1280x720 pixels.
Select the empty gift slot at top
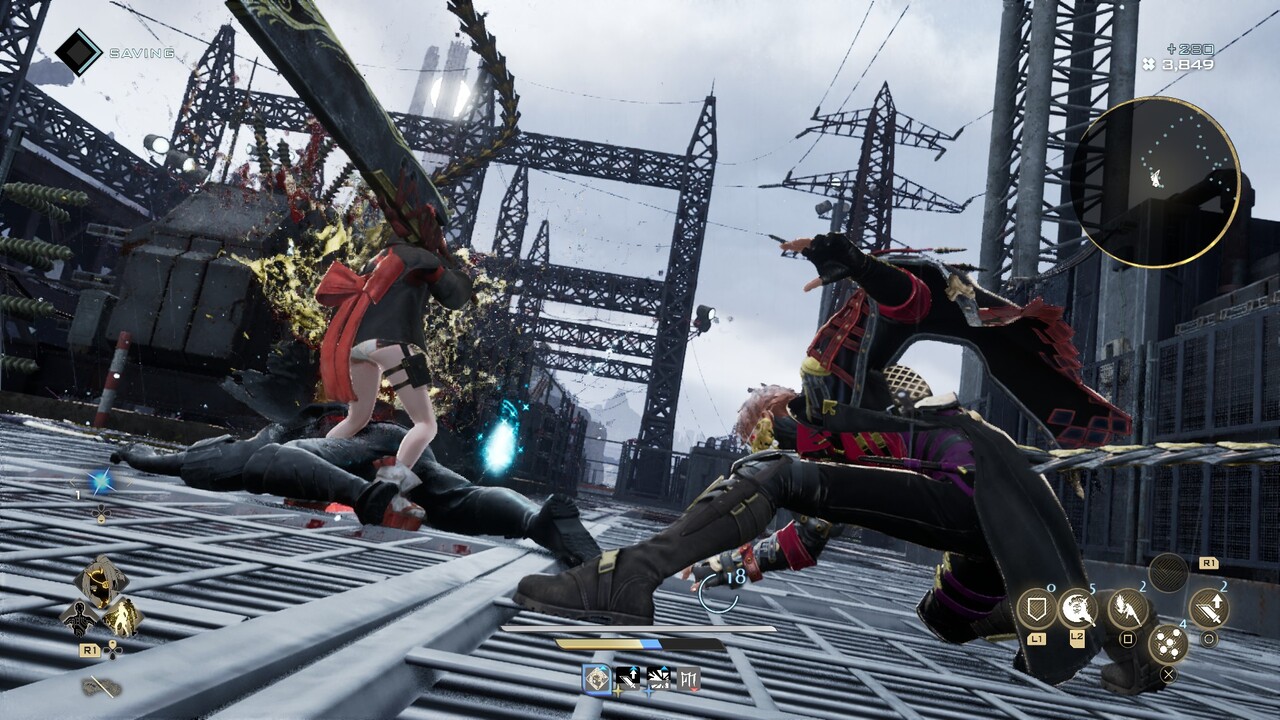tap(1168, 573)
